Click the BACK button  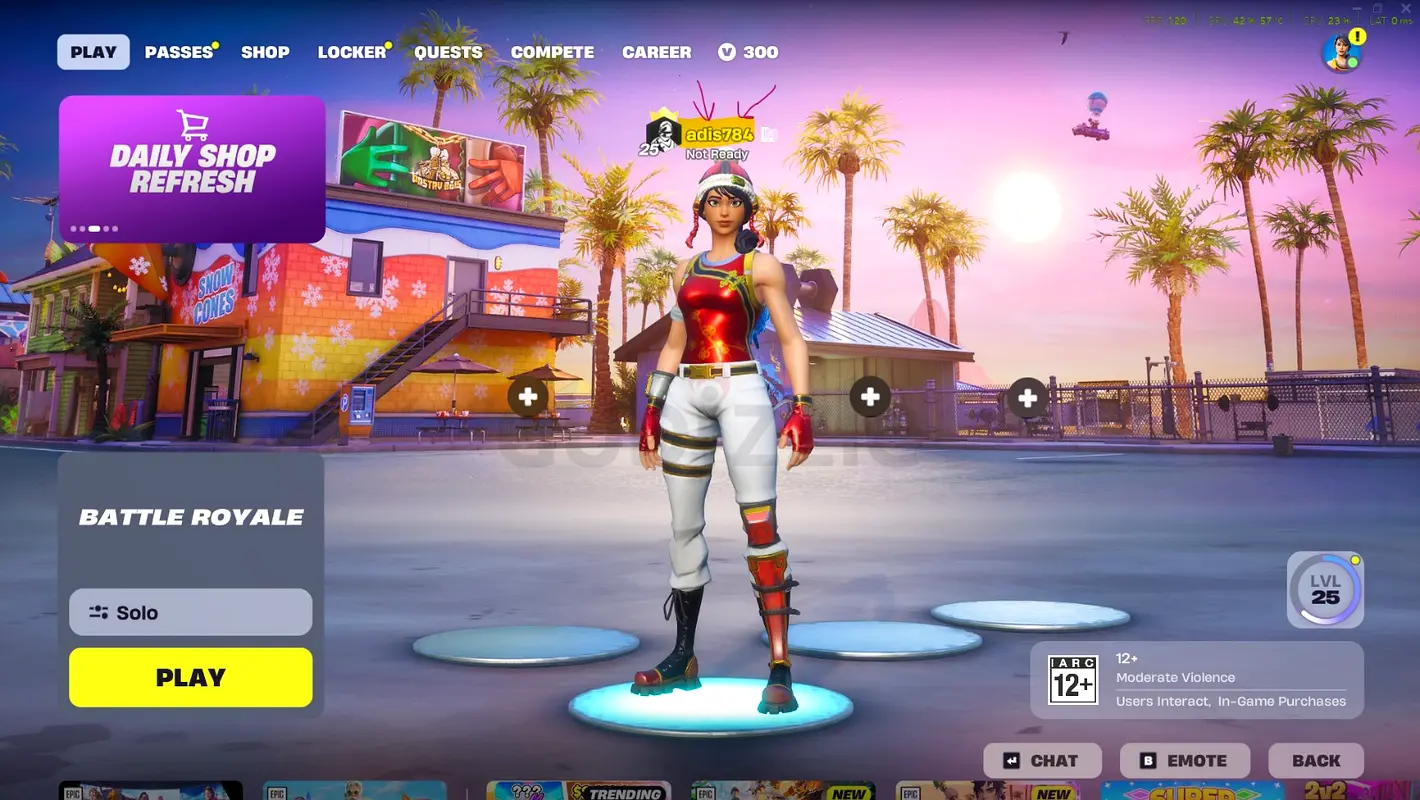tap(1316, 761)
